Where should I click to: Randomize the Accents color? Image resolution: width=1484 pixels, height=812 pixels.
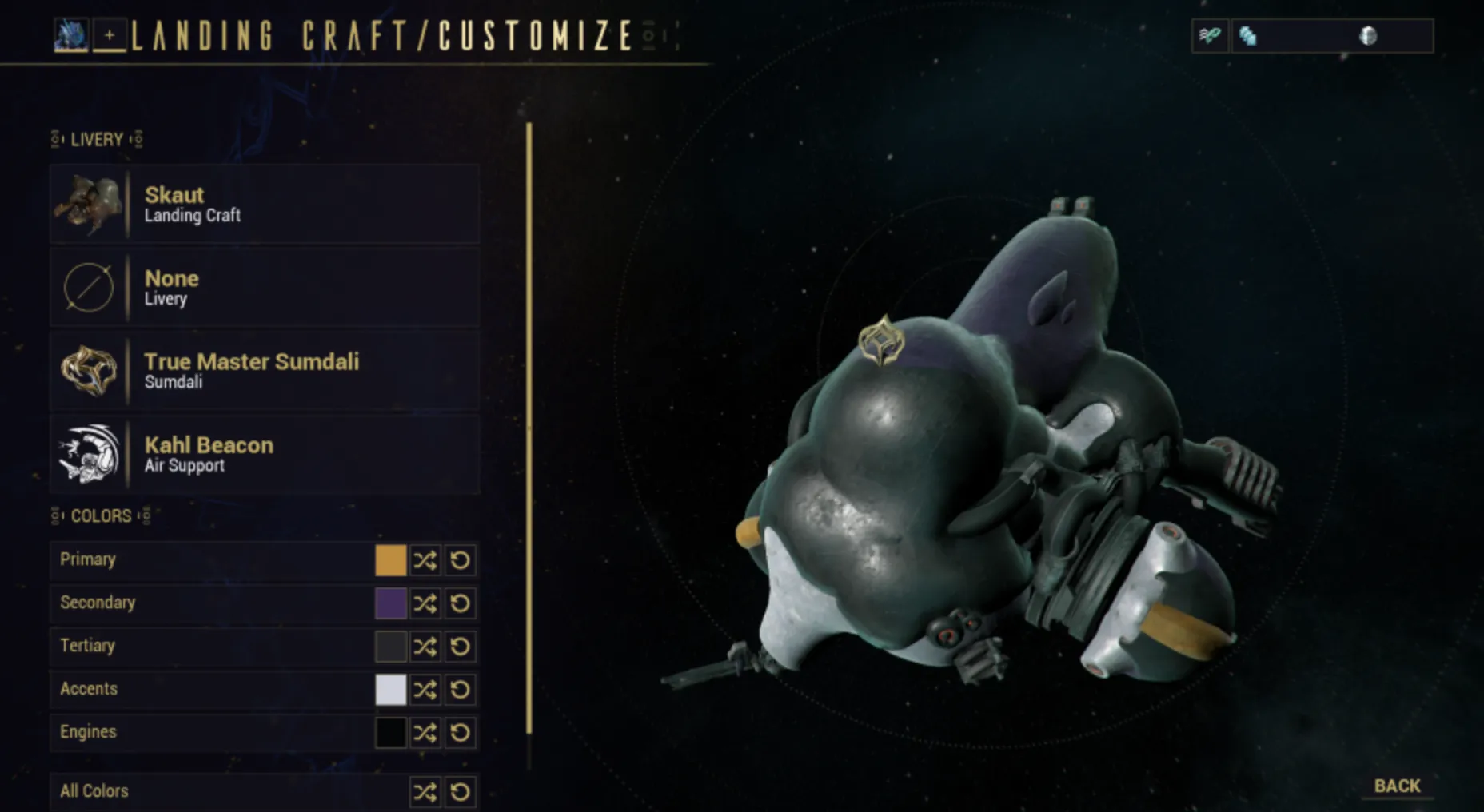coord(425,690)
